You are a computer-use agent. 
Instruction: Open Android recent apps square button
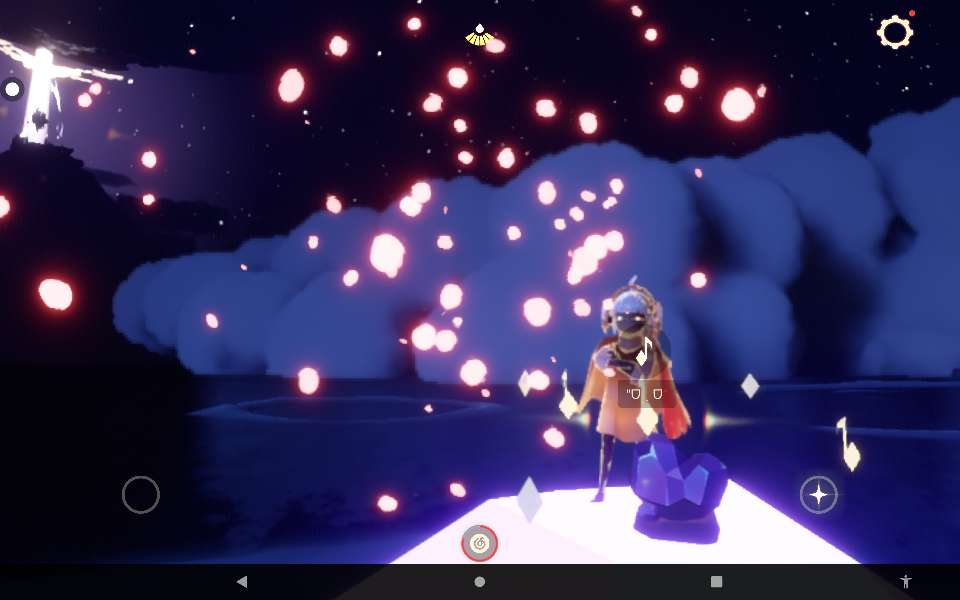click(716, 581)
